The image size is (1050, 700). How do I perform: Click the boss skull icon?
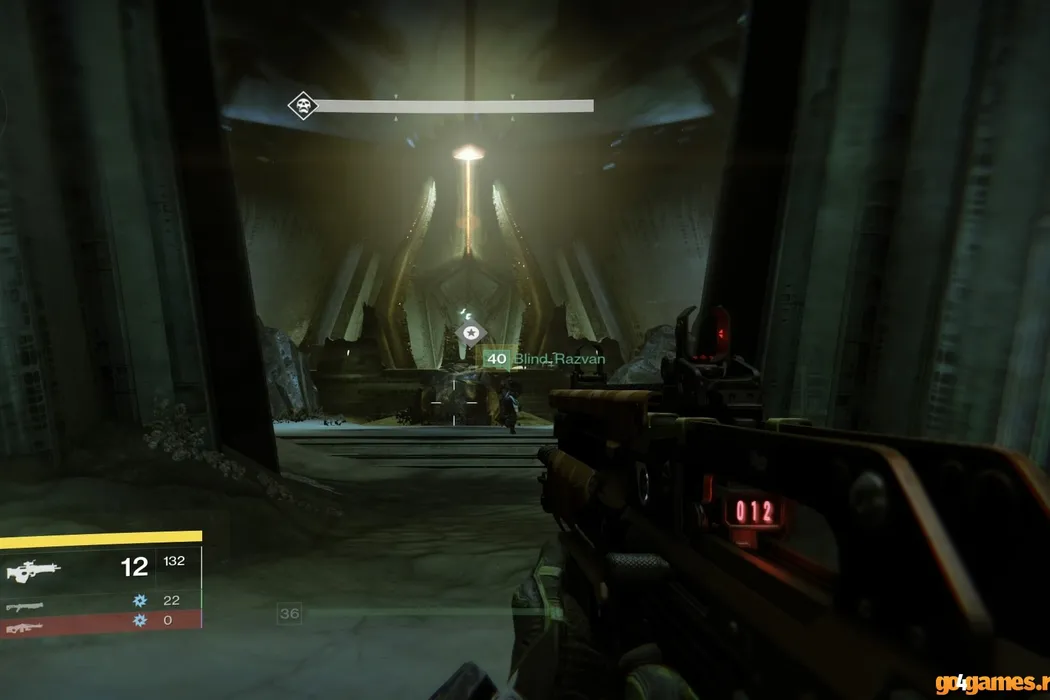coord(302,105)
